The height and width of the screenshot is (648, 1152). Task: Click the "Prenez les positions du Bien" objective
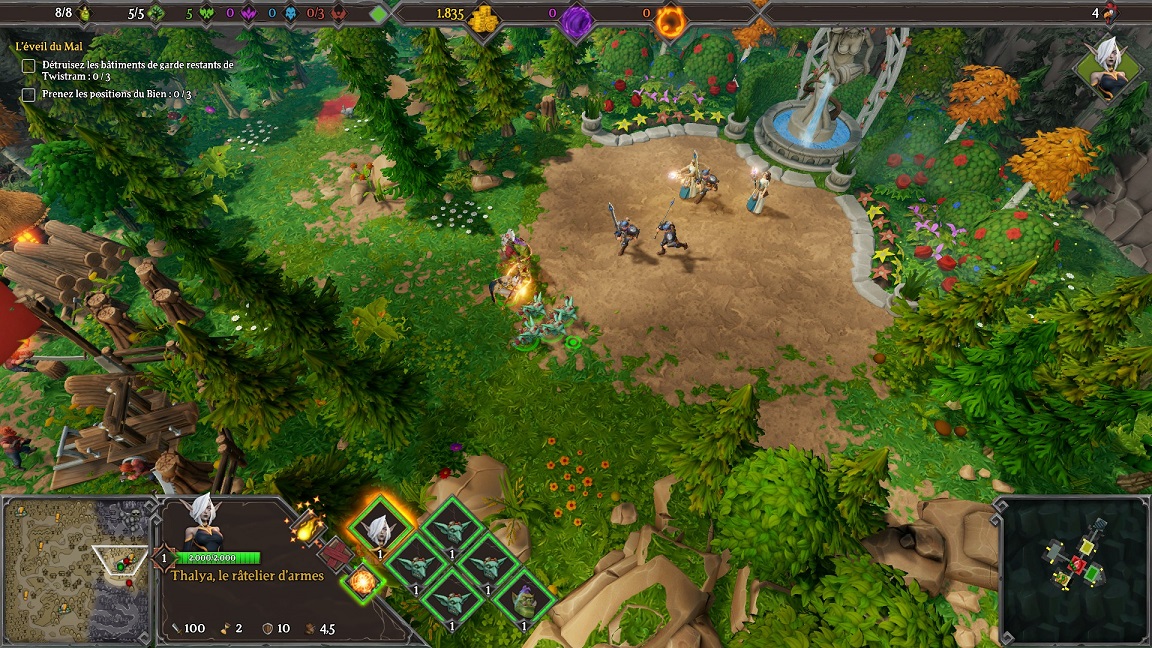click(x=116, y=94)
